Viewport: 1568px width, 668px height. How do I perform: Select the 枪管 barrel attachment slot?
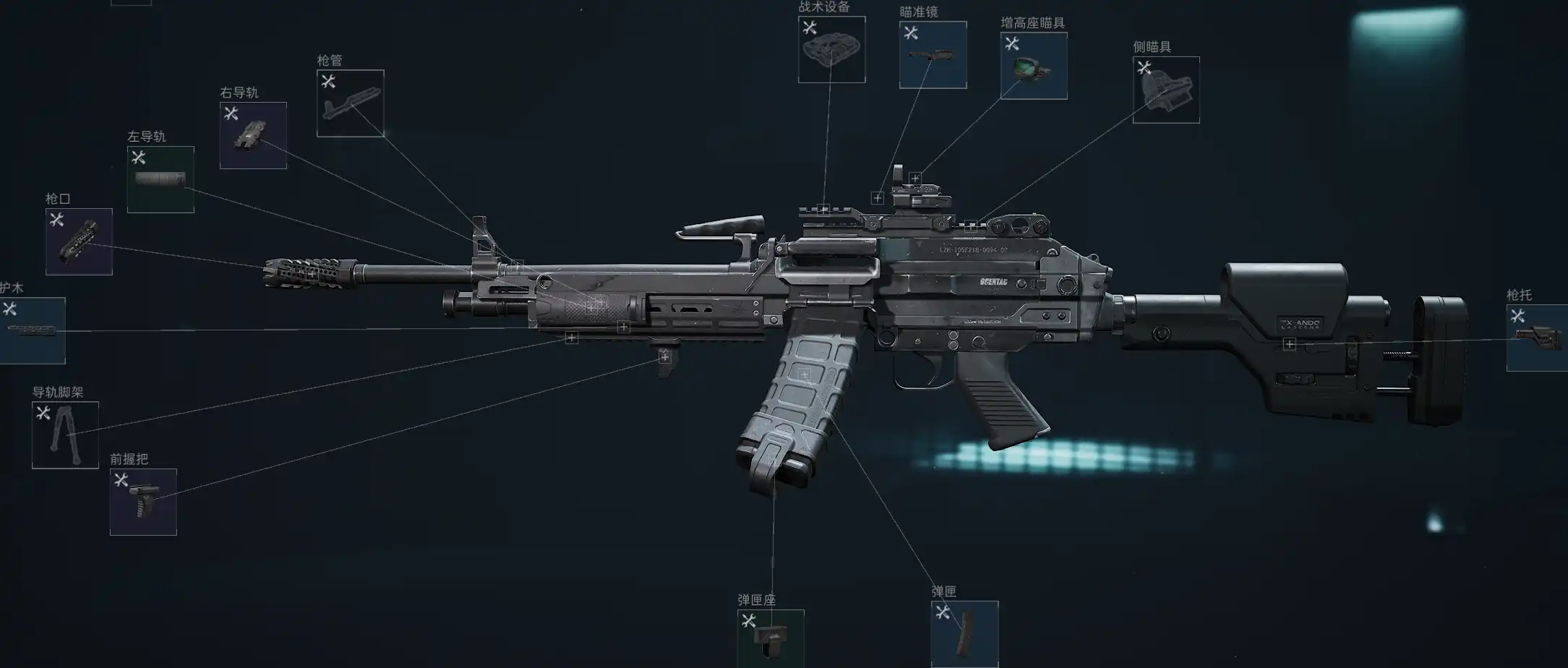[350, 103]
